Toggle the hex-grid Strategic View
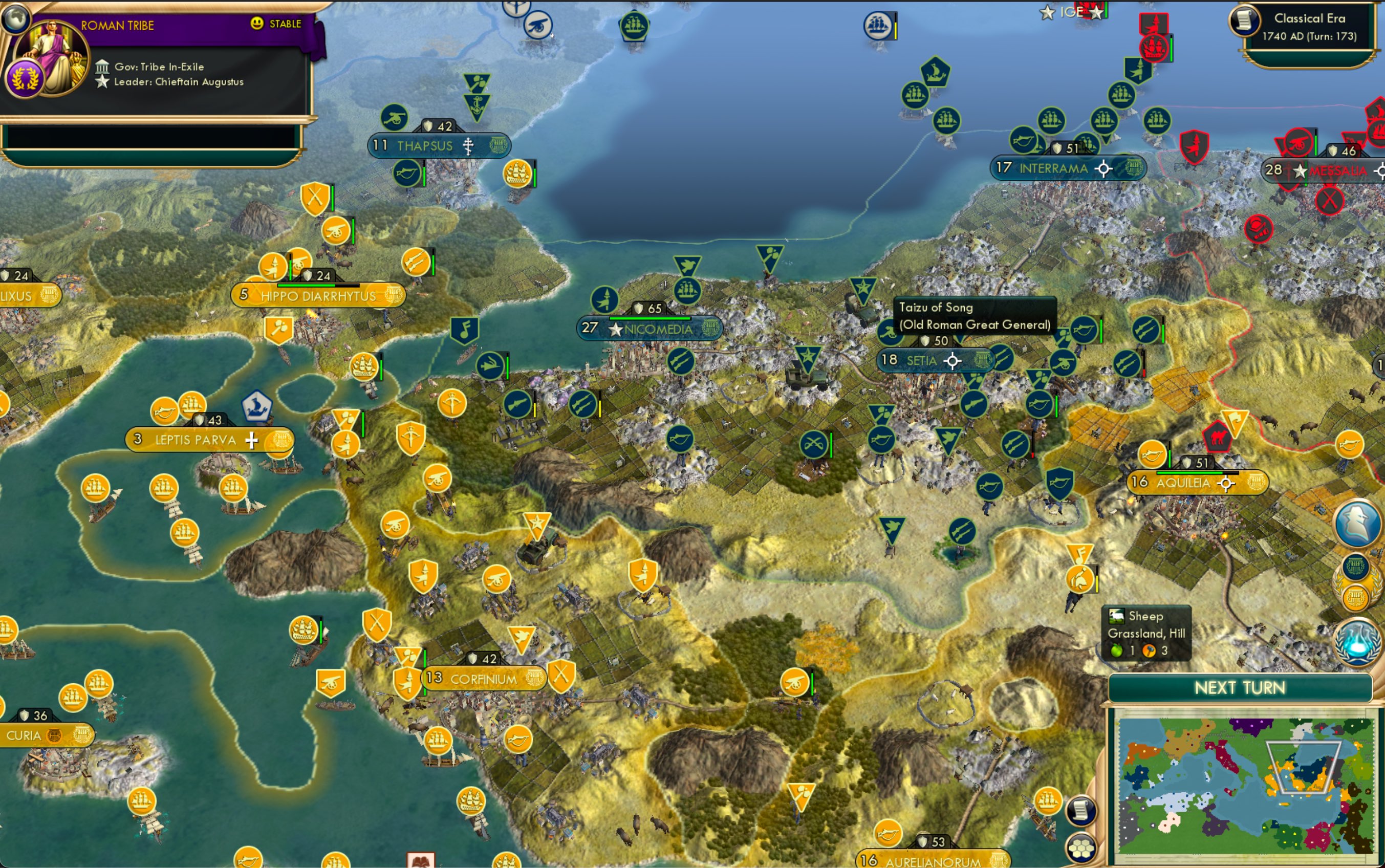Image resolution: width=1385 pixels, height=868 pixels. [1081, 849]
